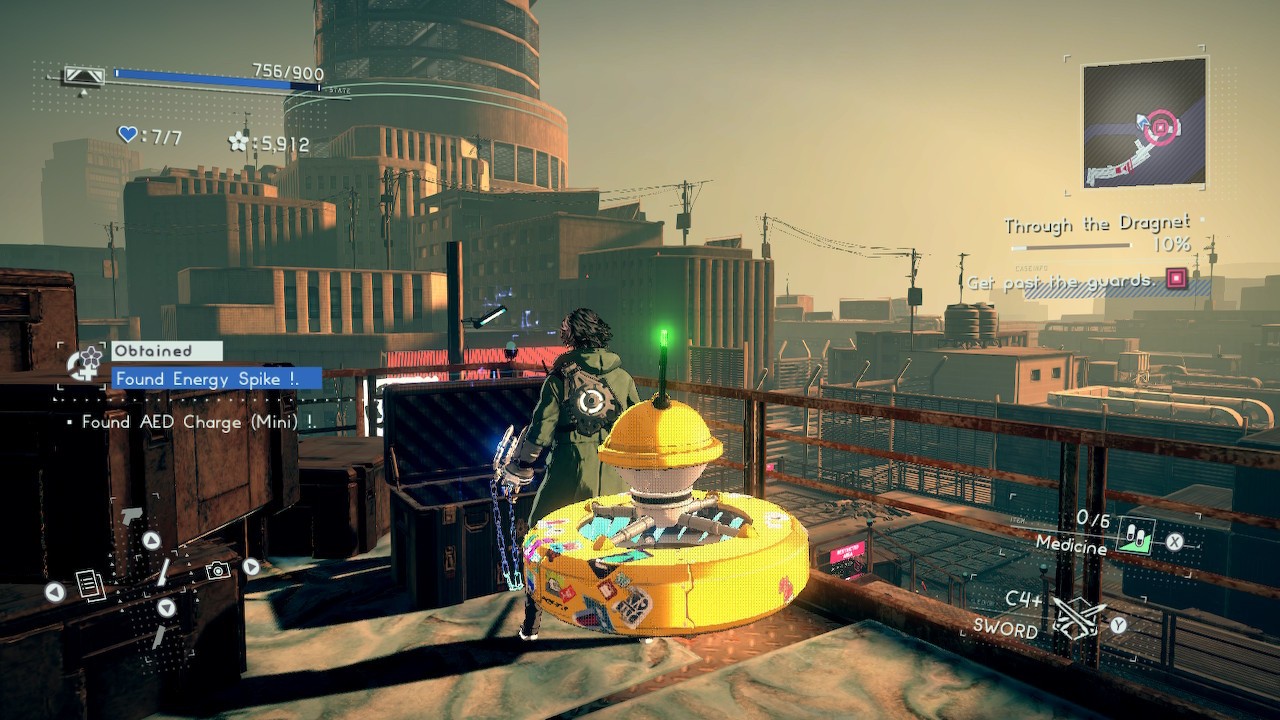Activate the camera icon
This screenshot has height=720, width=1280.
(217, 571)
